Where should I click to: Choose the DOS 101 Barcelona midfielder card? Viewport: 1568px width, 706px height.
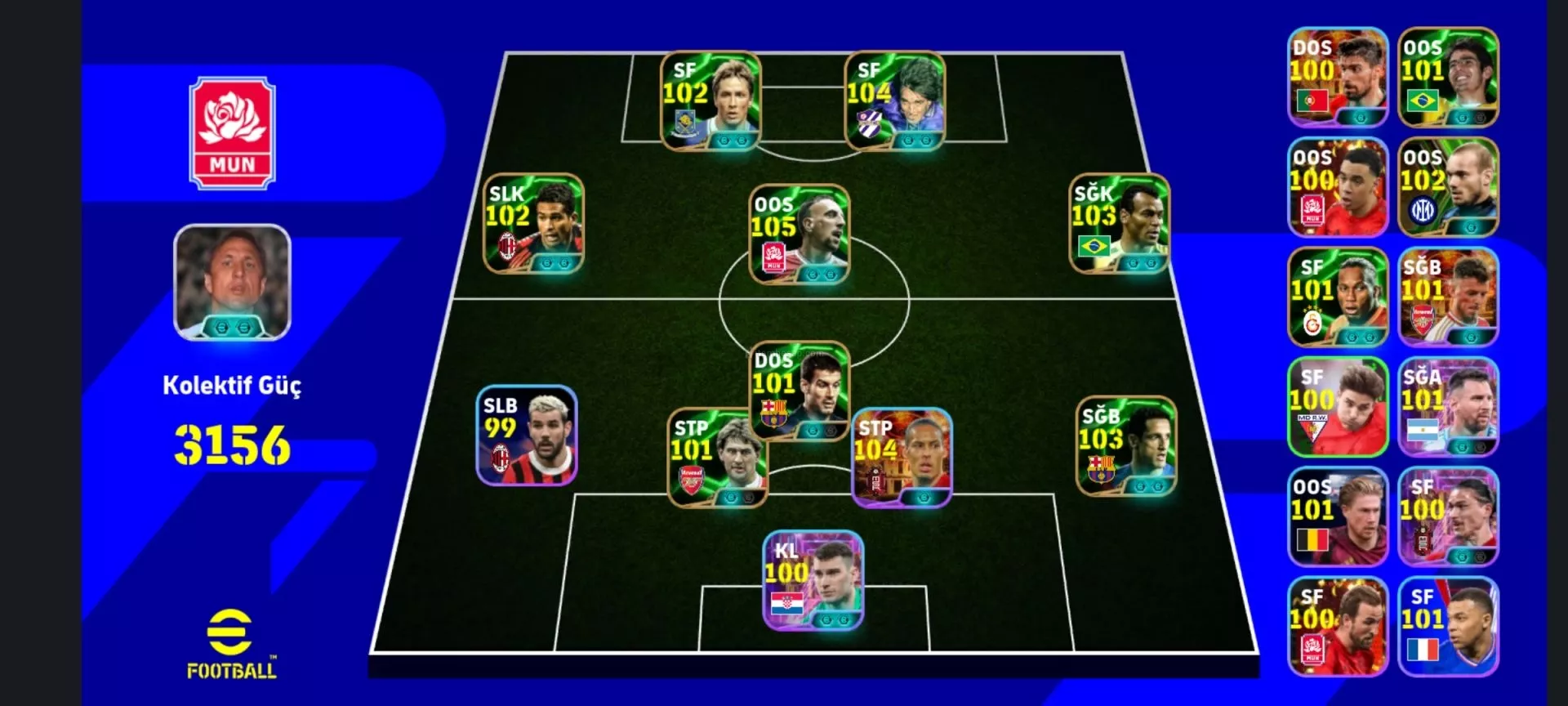(x=799, y=391)
